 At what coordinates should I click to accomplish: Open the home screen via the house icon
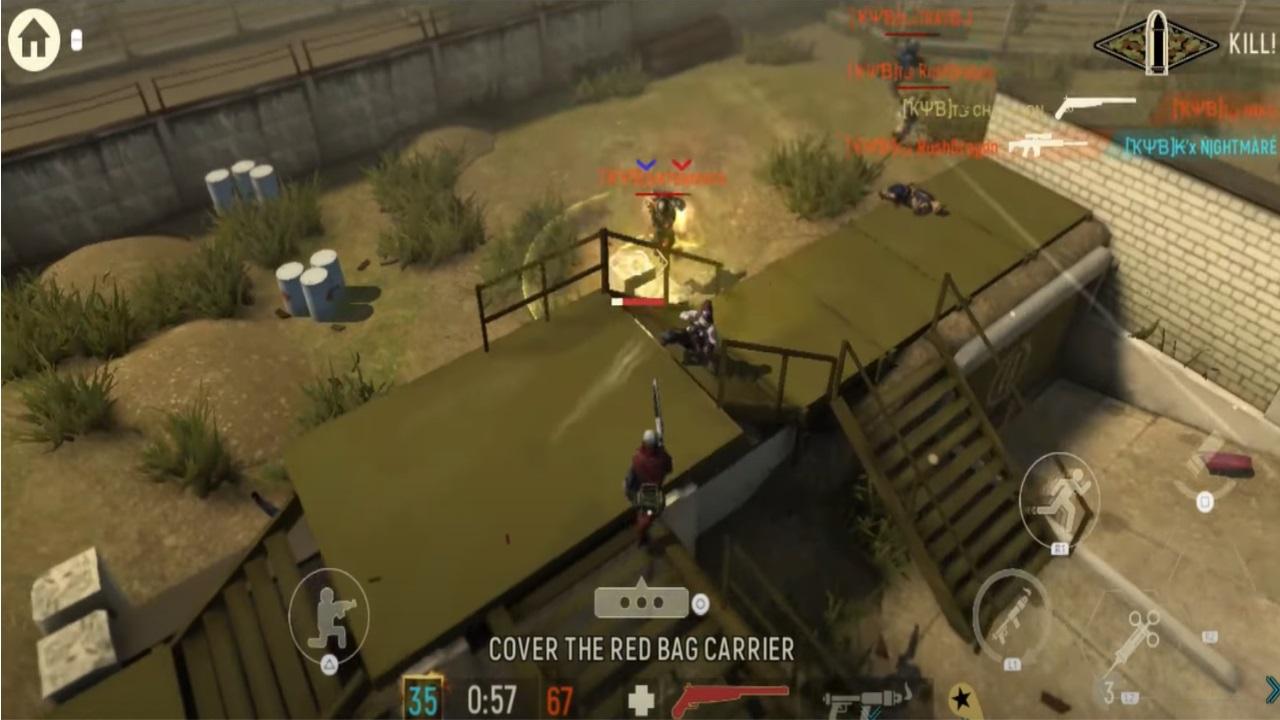coord(33,40)
